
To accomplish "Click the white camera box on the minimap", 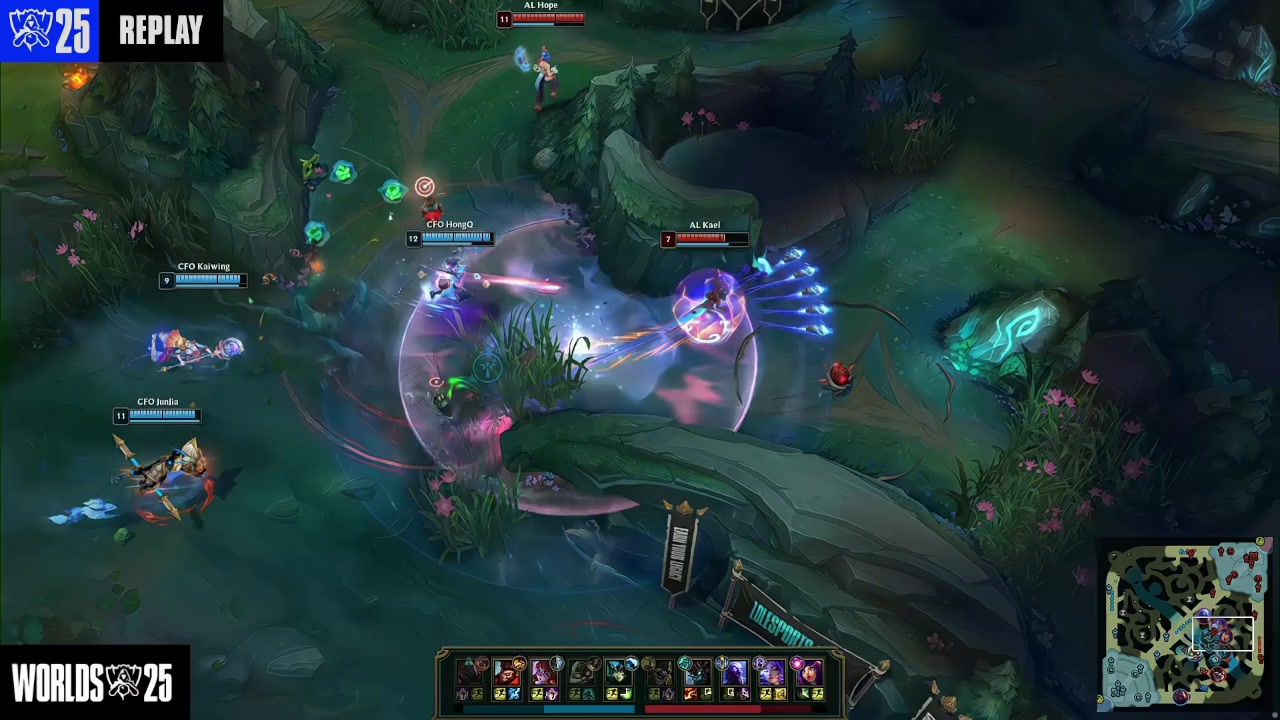I will 1222,635.
